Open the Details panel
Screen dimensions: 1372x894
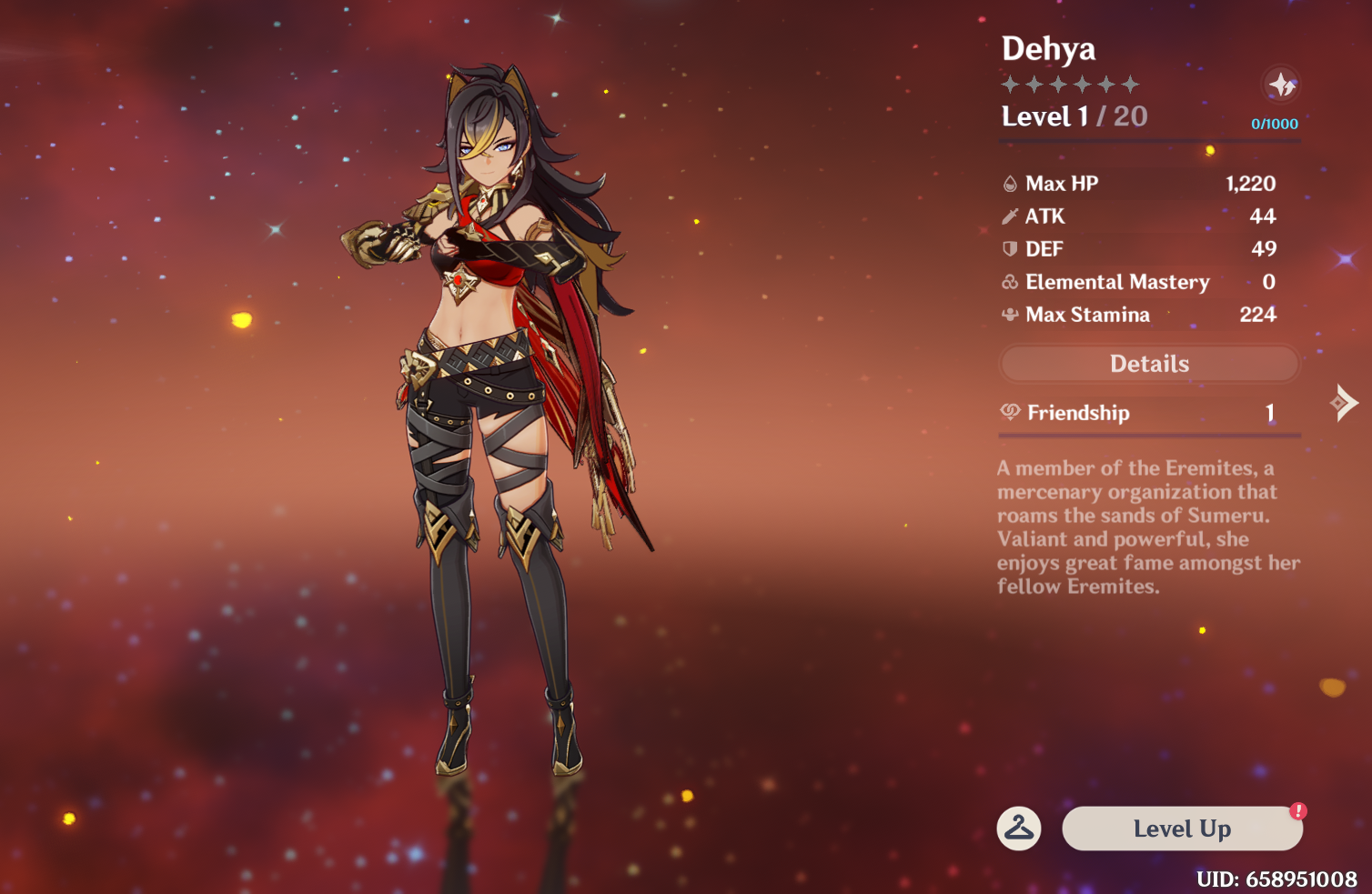[1149, 363]
